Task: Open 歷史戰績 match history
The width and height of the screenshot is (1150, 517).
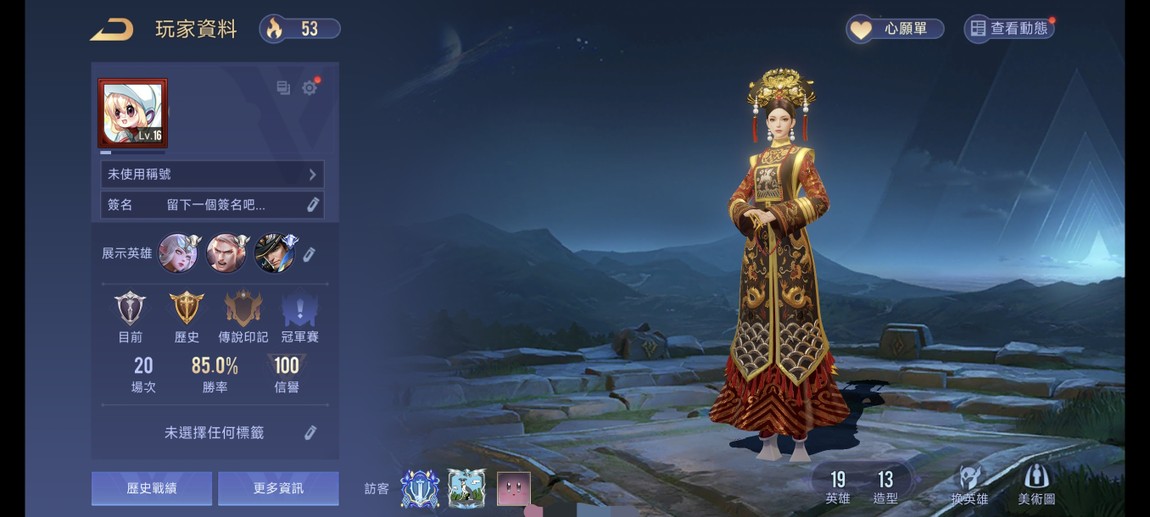Action: point(152,489)
